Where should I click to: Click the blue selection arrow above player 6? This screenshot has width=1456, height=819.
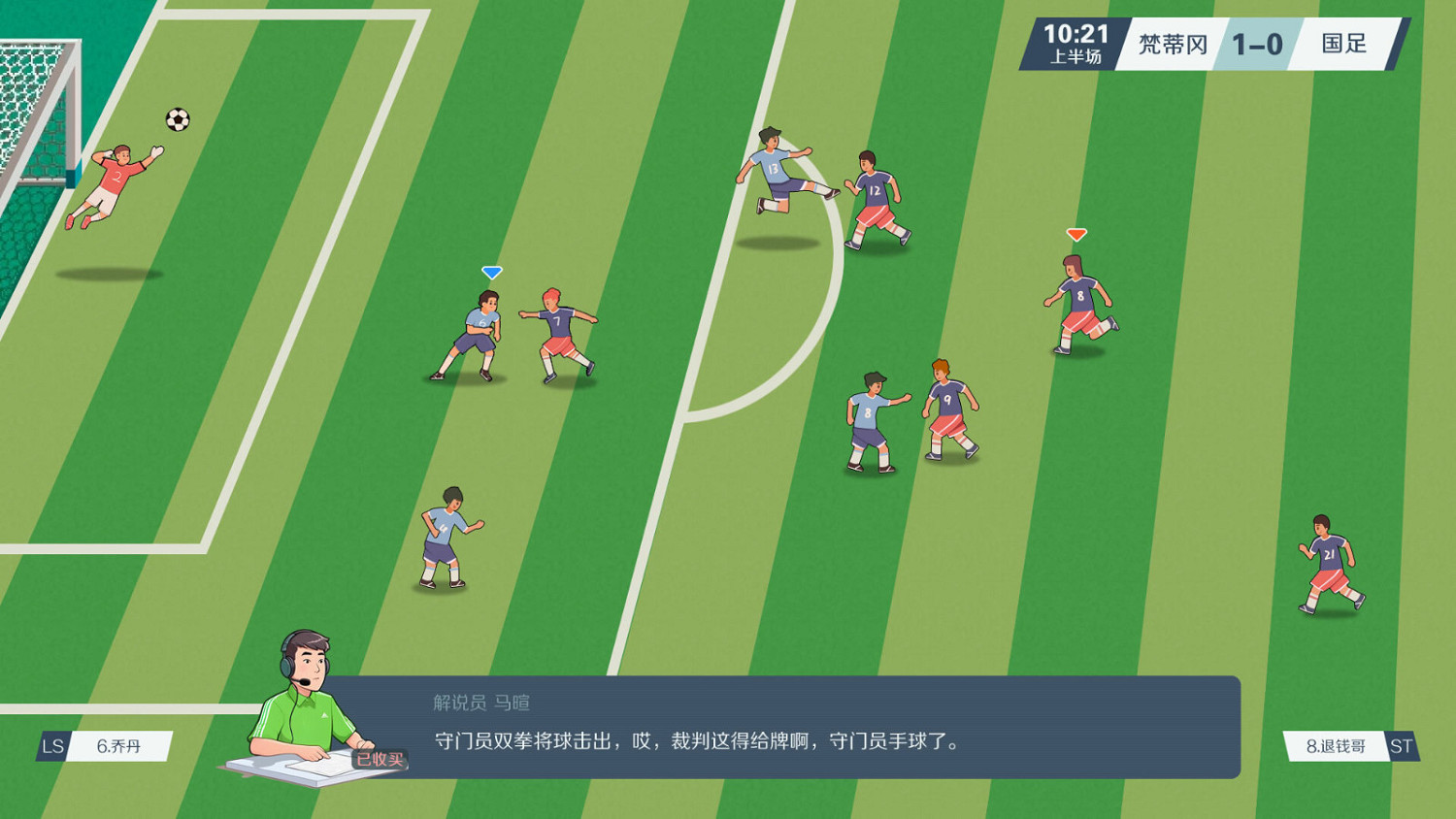(x=492, y=272)
